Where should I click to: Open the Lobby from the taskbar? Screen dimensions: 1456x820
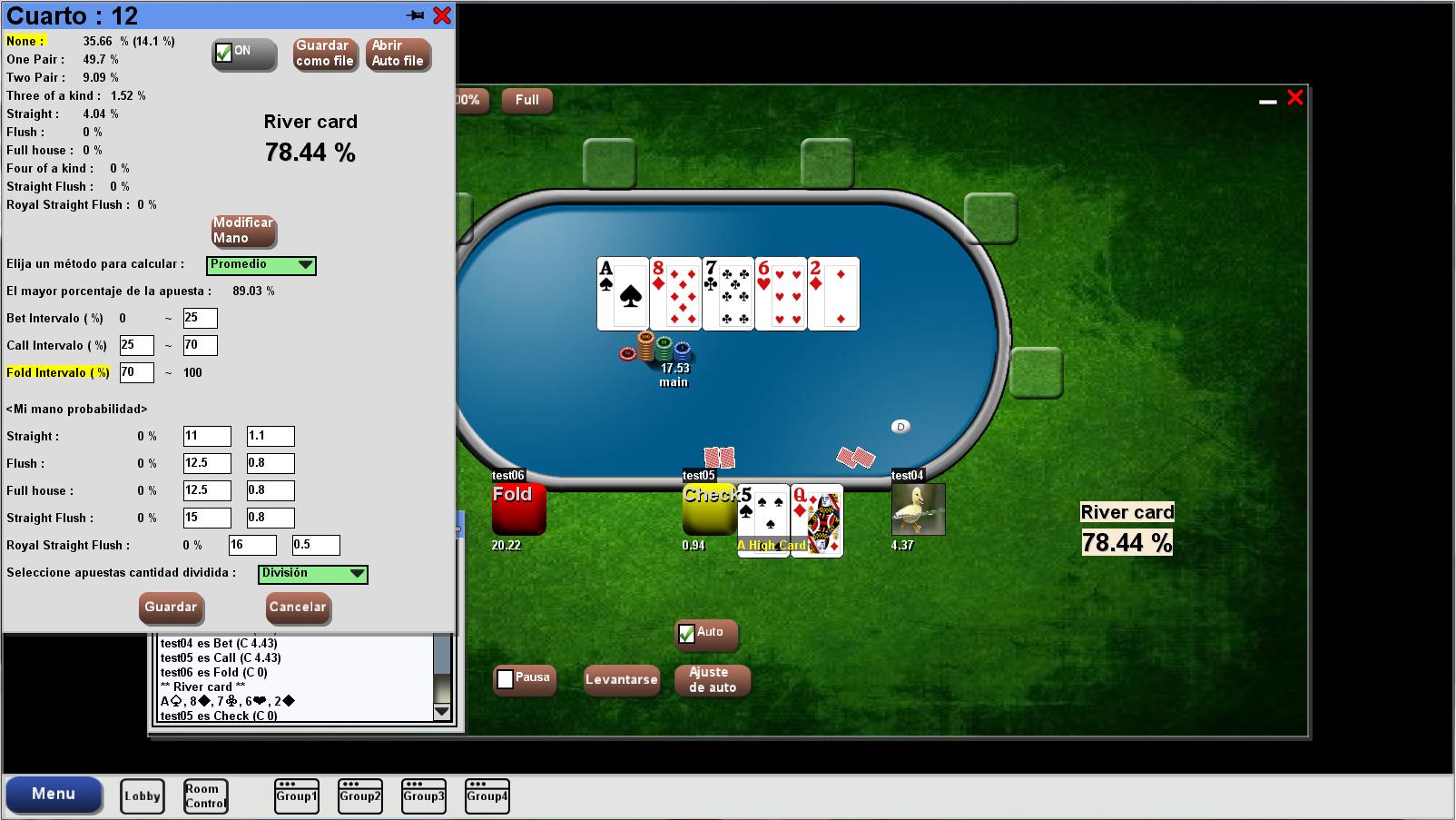tap(142, 795)
